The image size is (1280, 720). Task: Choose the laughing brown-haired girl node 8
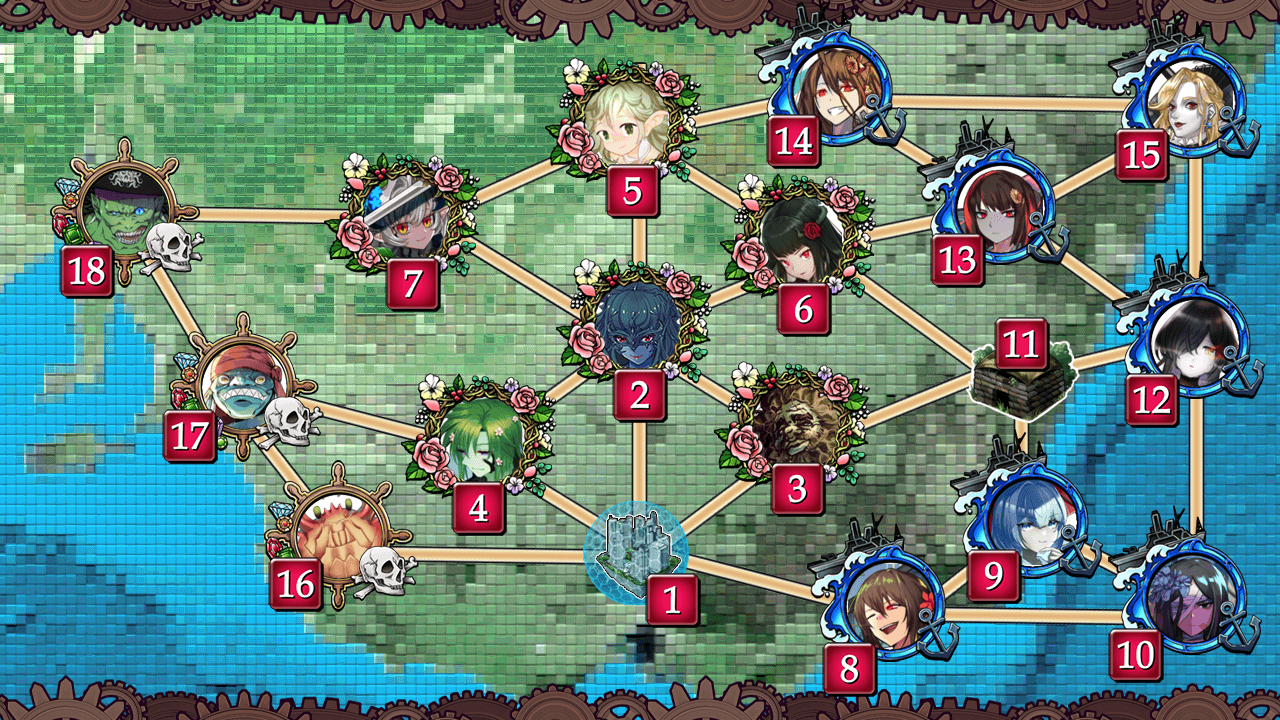point(887,601)
